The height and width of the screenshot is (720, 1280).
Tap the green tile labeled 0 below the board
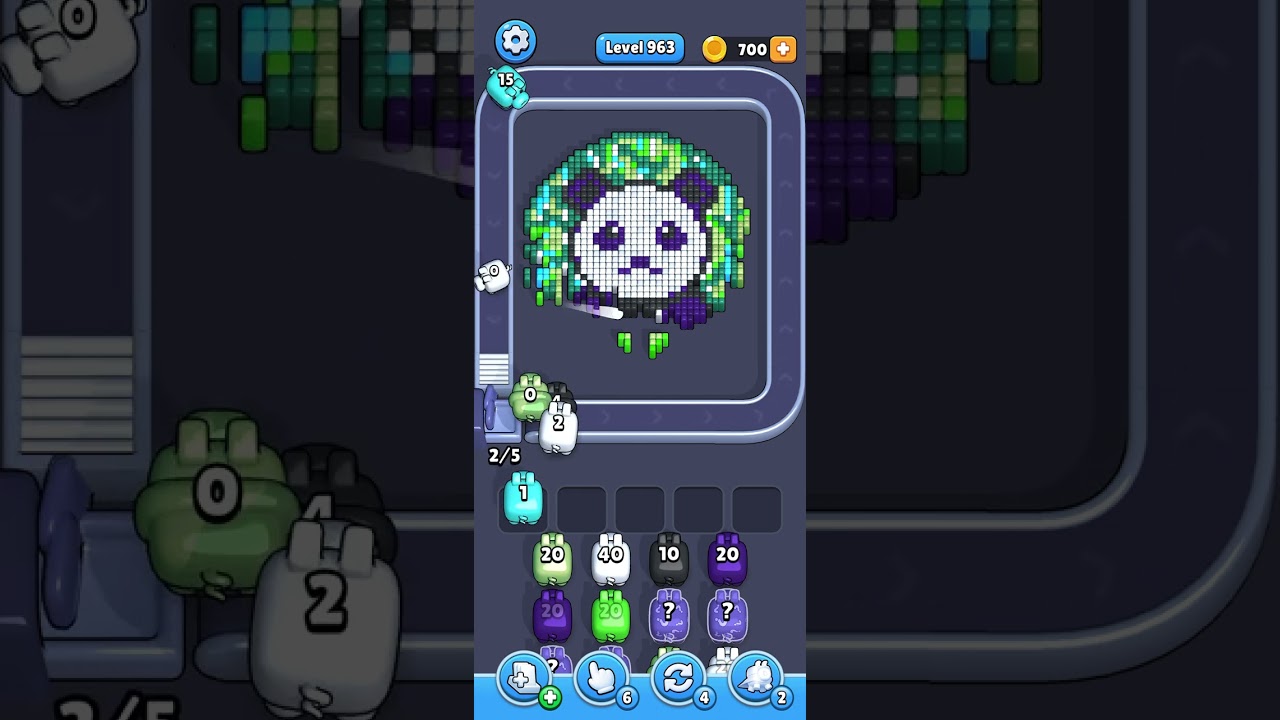(527, 398)
